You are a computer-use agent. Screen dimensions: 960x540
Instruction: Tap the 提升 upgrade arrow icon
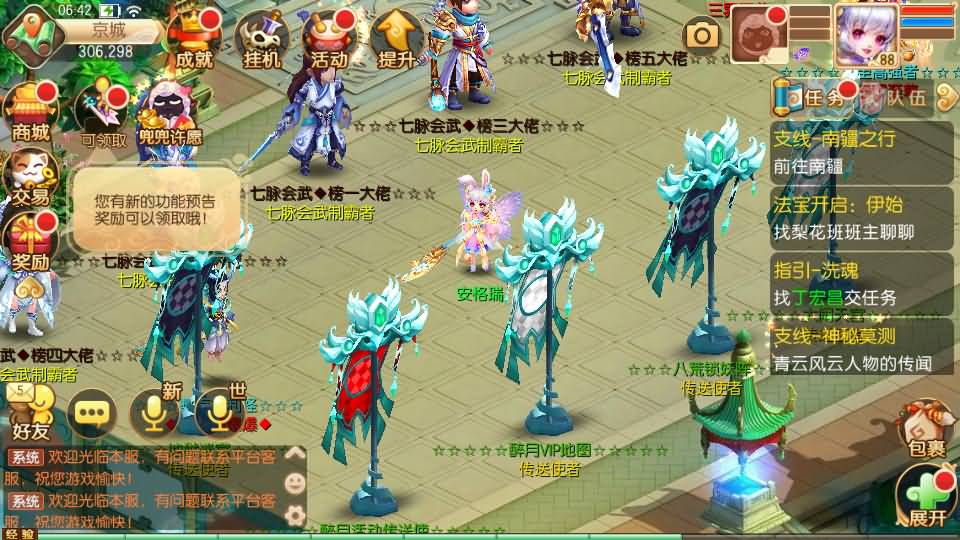pyautogui.click(x=396, y=40)
